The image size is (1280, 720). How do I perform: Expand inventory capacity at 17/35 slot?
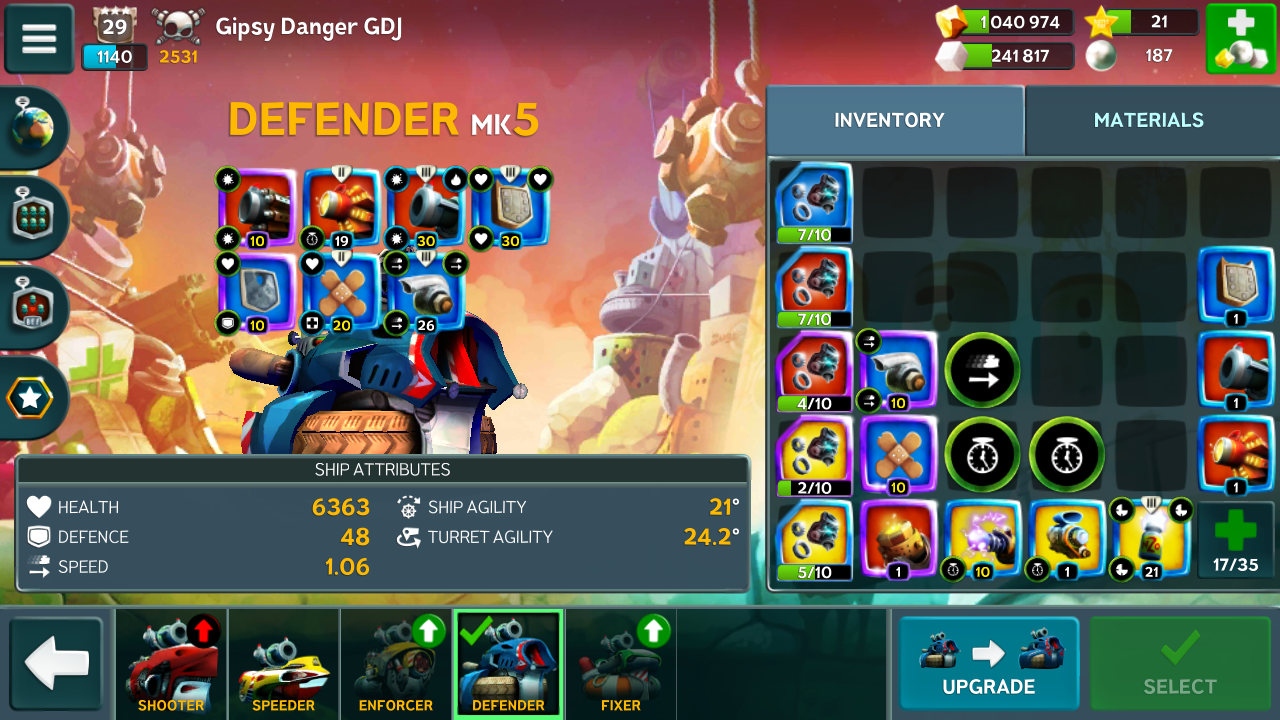click(x=1235, y=540)
